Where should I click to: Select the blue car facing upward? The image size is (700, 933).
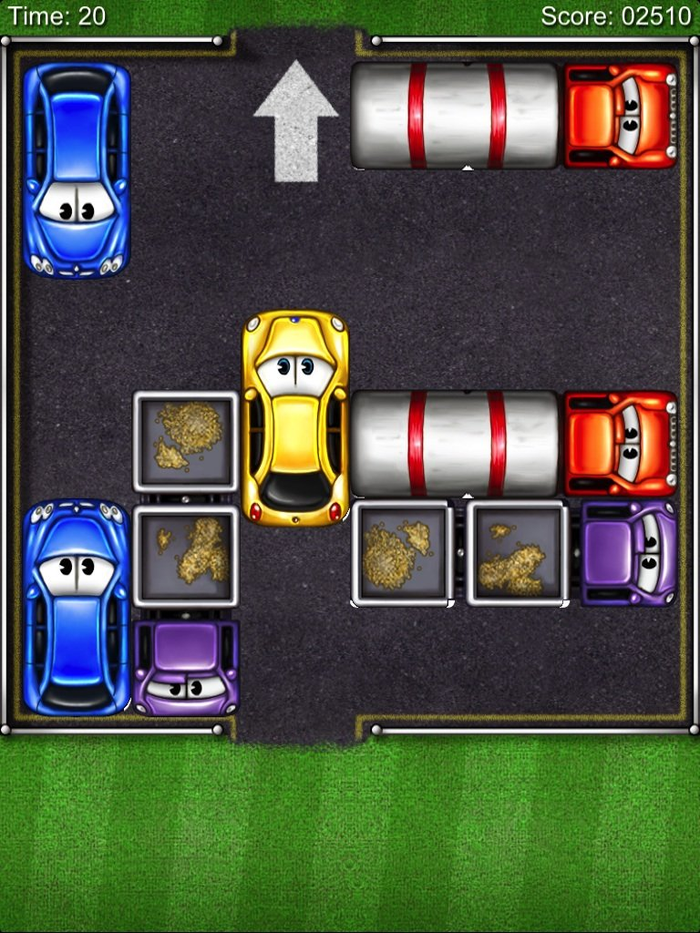(76, 608)
